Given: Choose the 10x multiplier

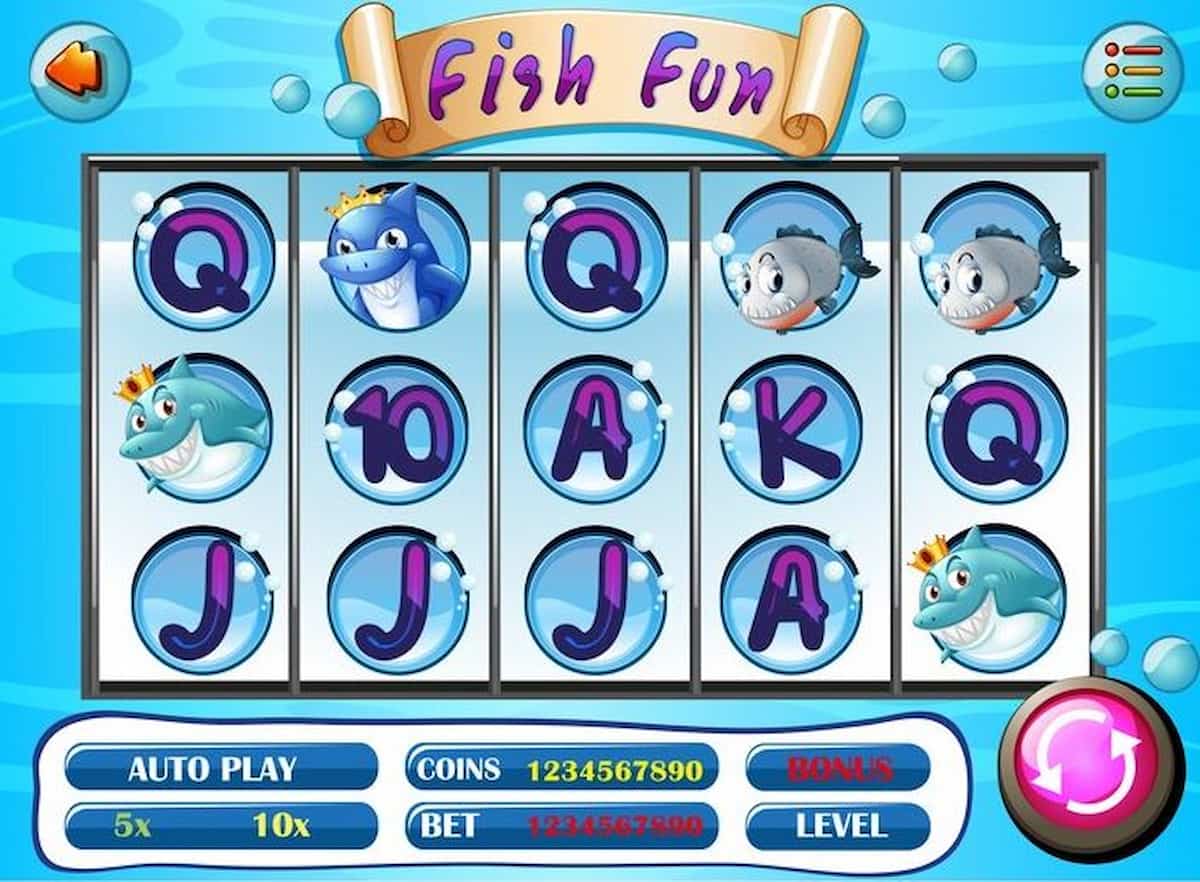Looking at the screenshot, I should 280,826.
